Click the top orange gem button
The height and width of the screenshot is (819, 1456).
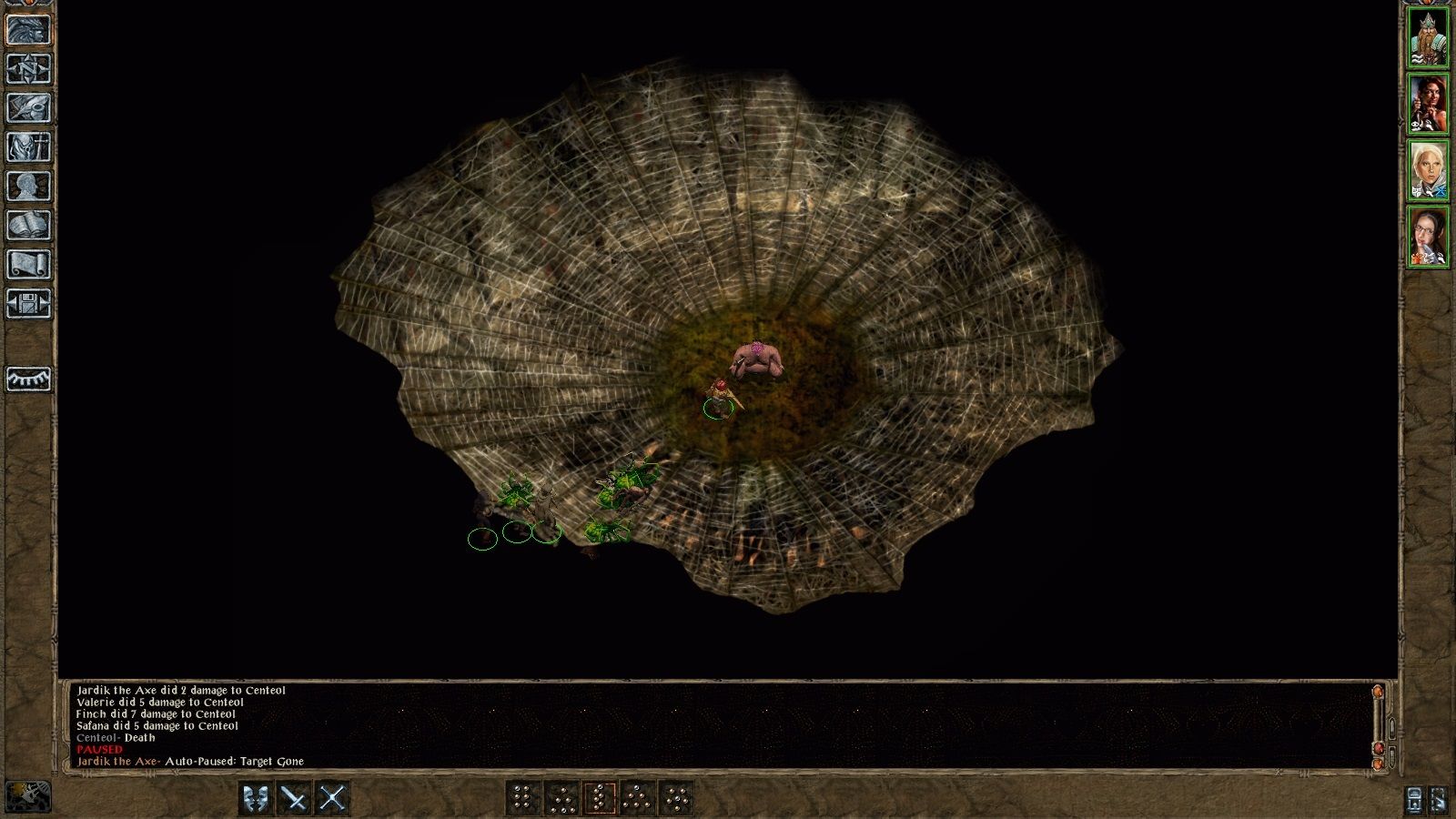point(1378,692)
